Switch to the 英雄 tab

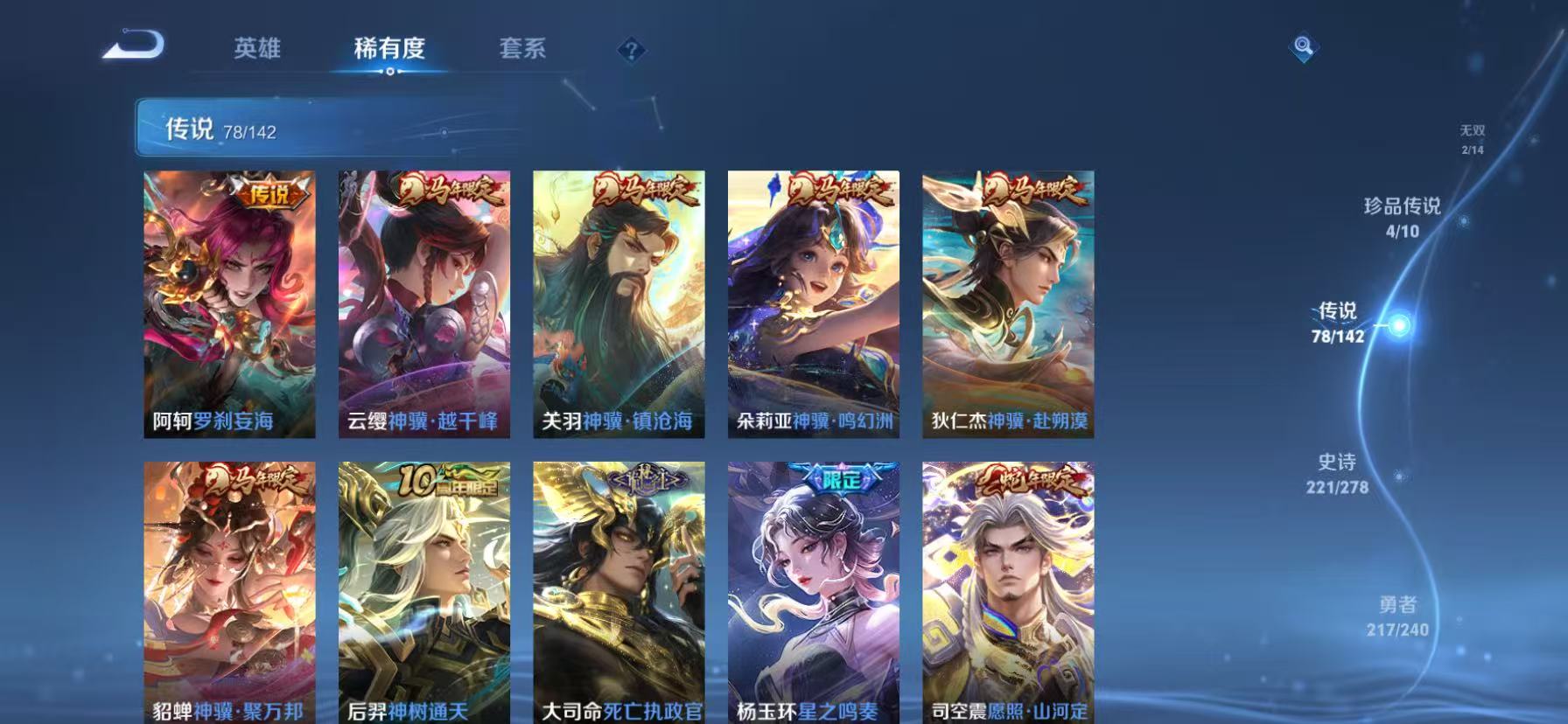click(x=256, y=50)
